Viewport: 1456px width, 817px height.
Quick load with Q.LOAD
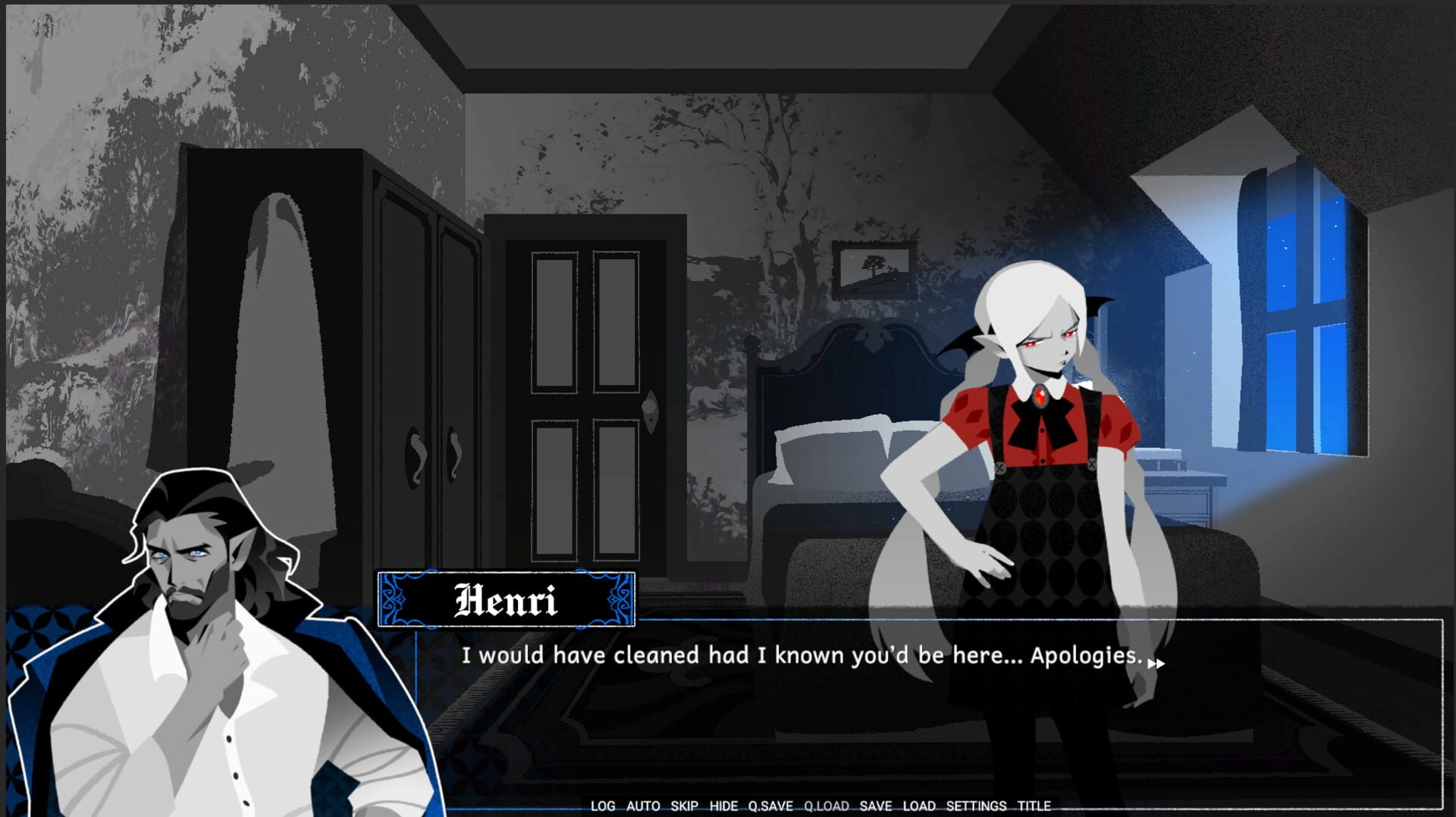pyautogui.click(x=827, y=806)
